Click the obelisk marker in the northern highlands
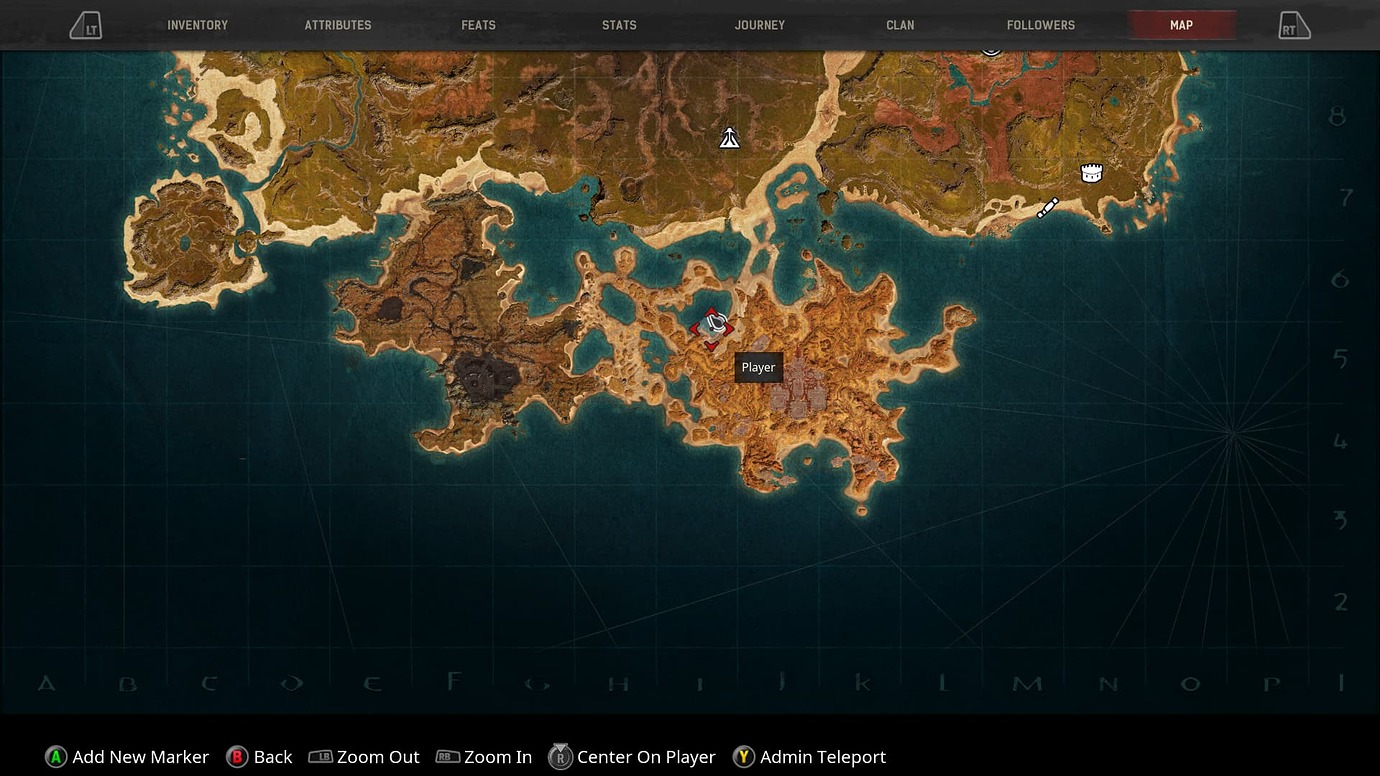This screenshot has height=776, width=1380. tap(729, 137)
